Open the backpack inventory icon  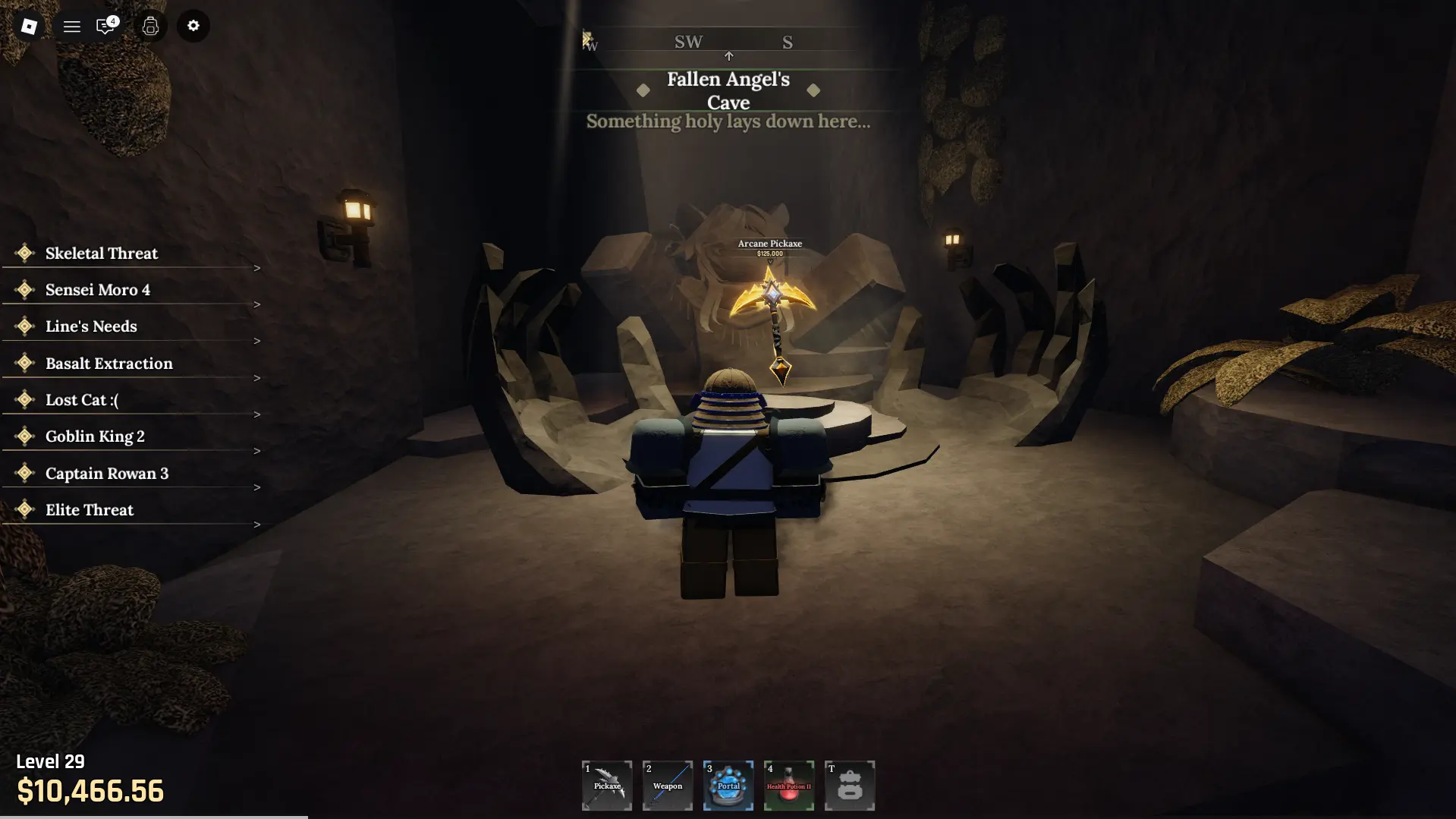pos(150,26)
